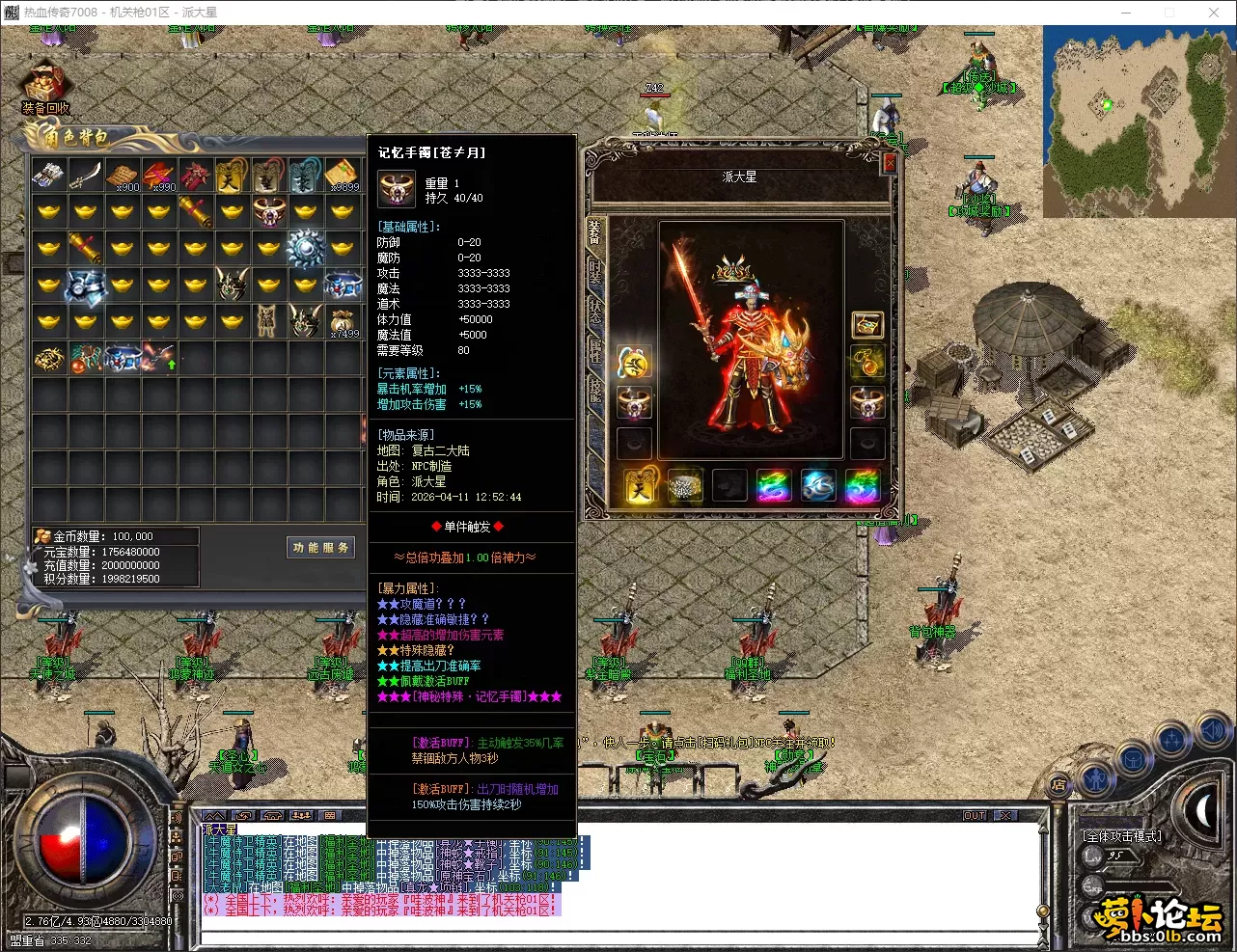Viewport: 1237px width, 952px height.
Task: Pick the spiked silver gear item
Action: point(306,249)
